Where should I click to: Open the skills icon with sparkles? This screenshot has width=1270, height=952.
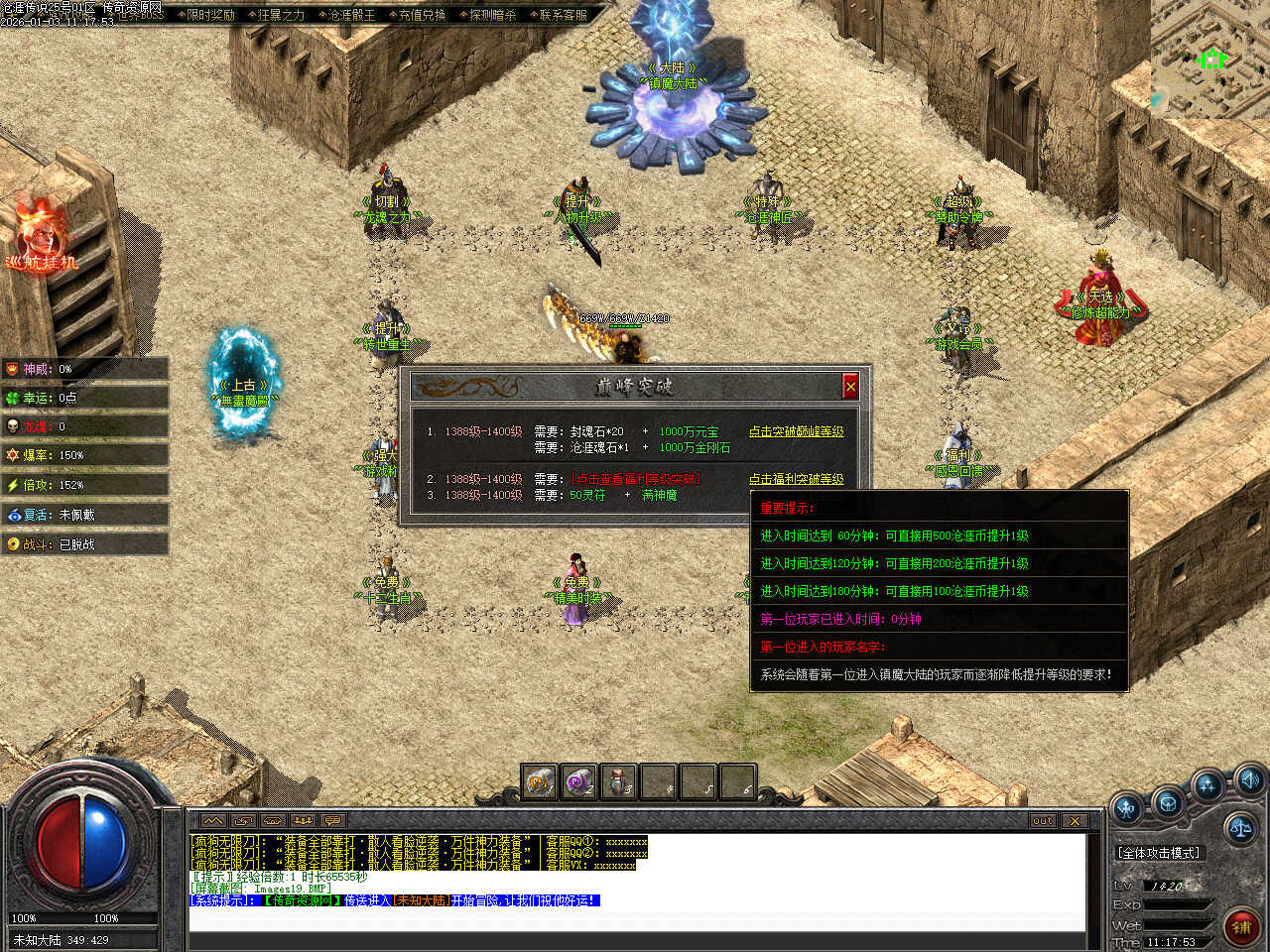pos(1207,786)
